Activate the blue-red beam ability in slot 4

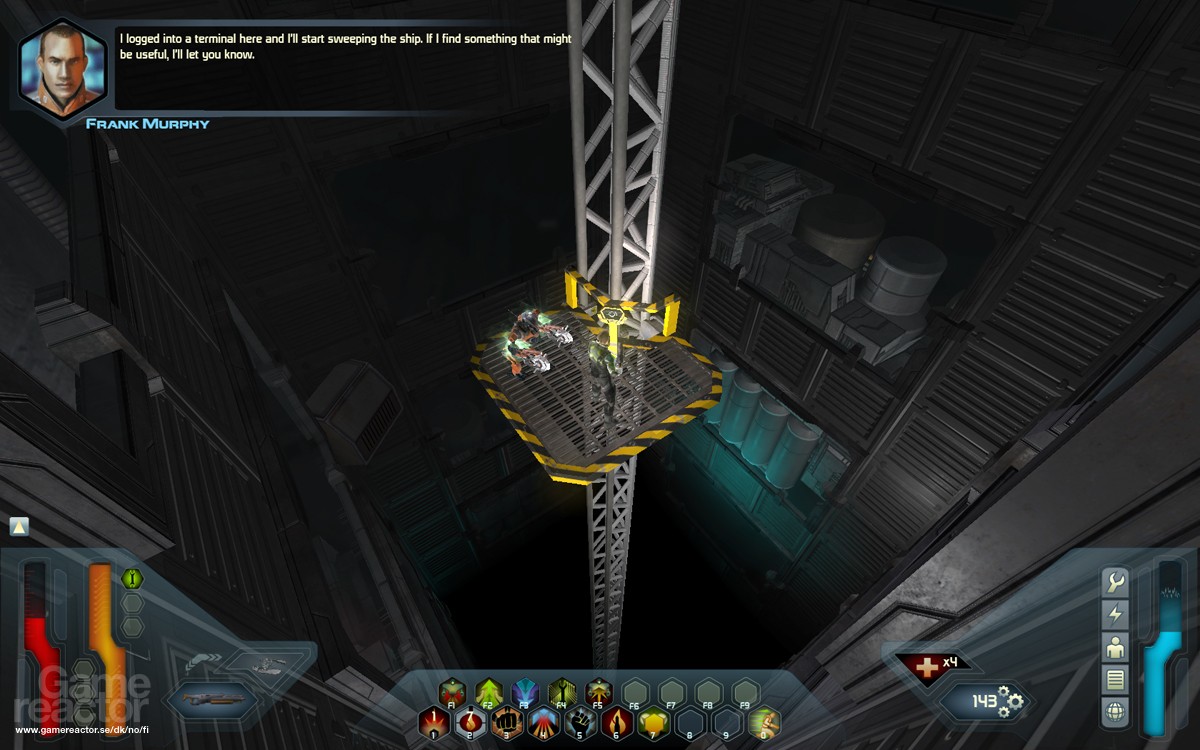542,722
